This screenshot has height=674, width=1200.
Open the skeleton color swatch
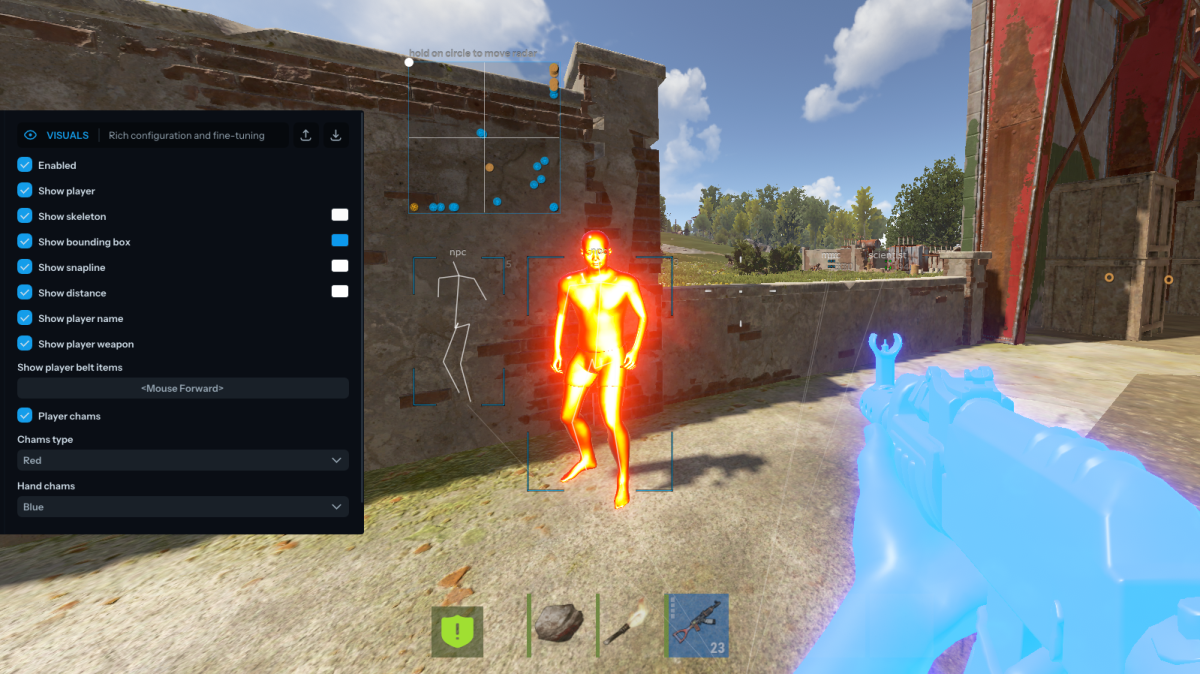tap(340, 215)
